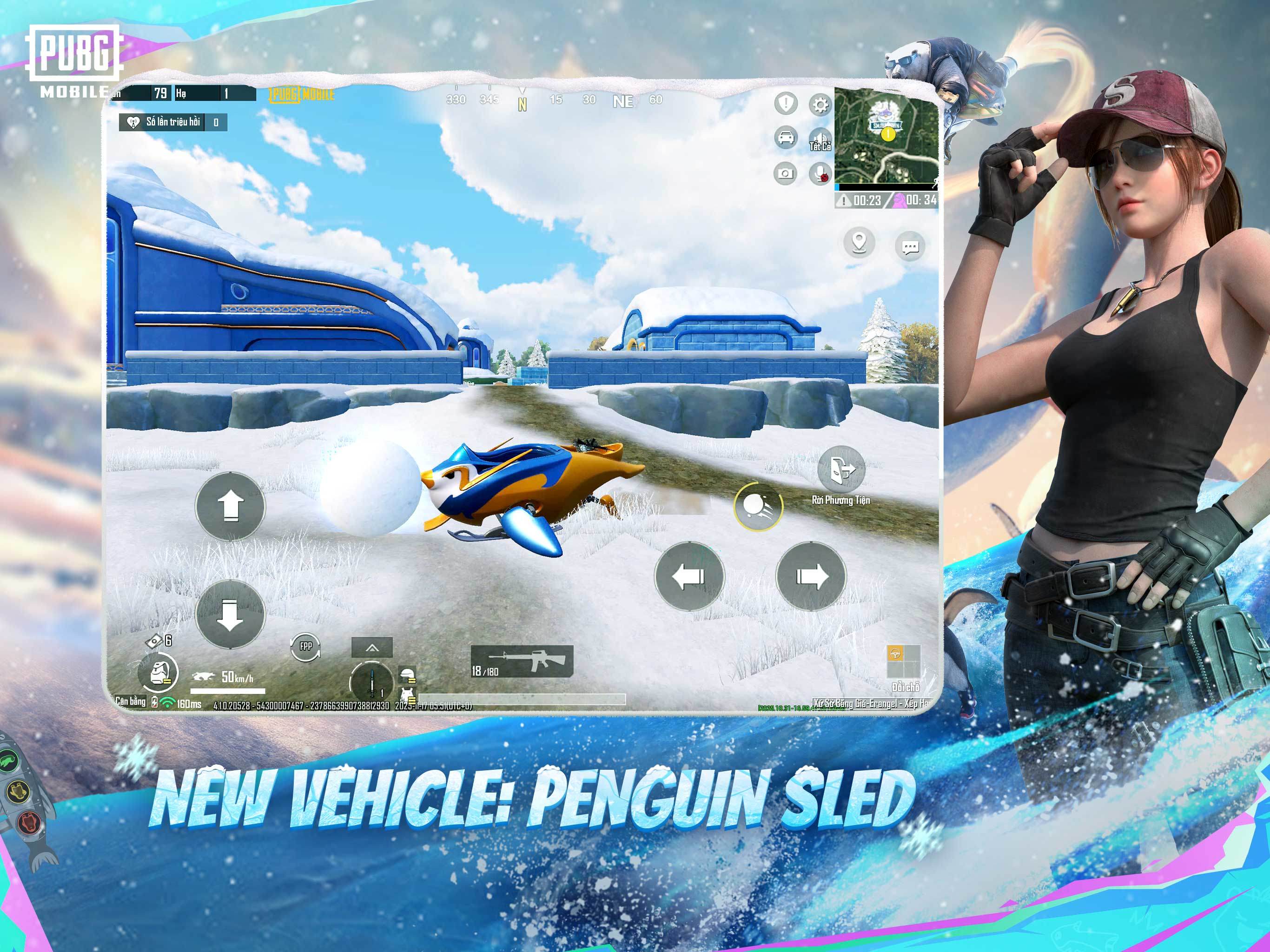This screenshot has width=1270, height=952.
Task: Unmute the microphone toggle
Action: click(820, 173)
